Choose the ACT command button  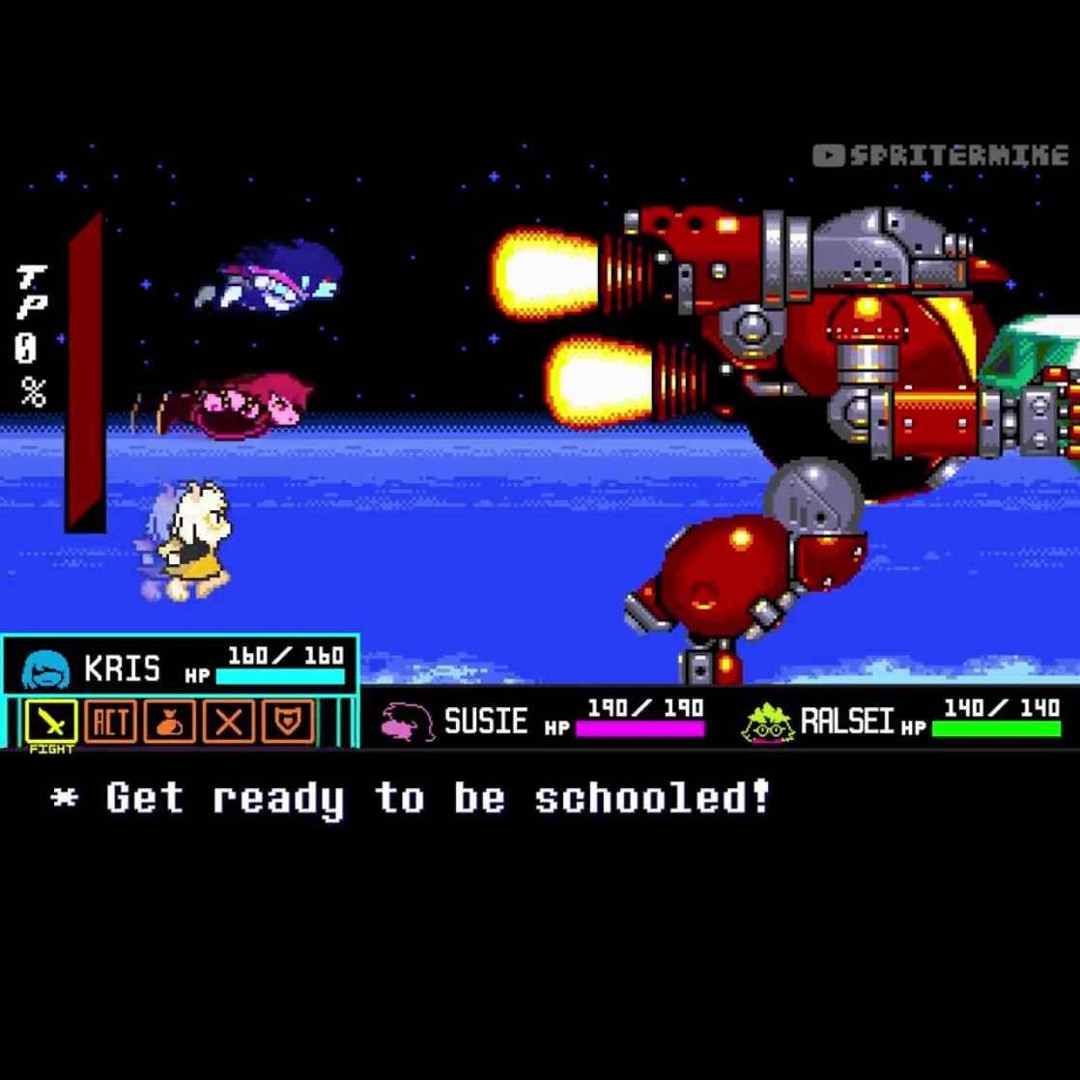(x=110, y=720)
